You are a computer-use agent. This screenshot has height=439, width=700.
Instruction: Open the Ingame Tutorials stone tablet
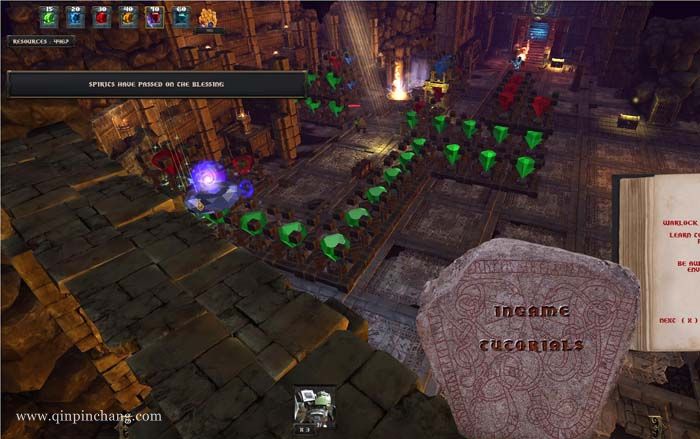click(x=529, y=330)
